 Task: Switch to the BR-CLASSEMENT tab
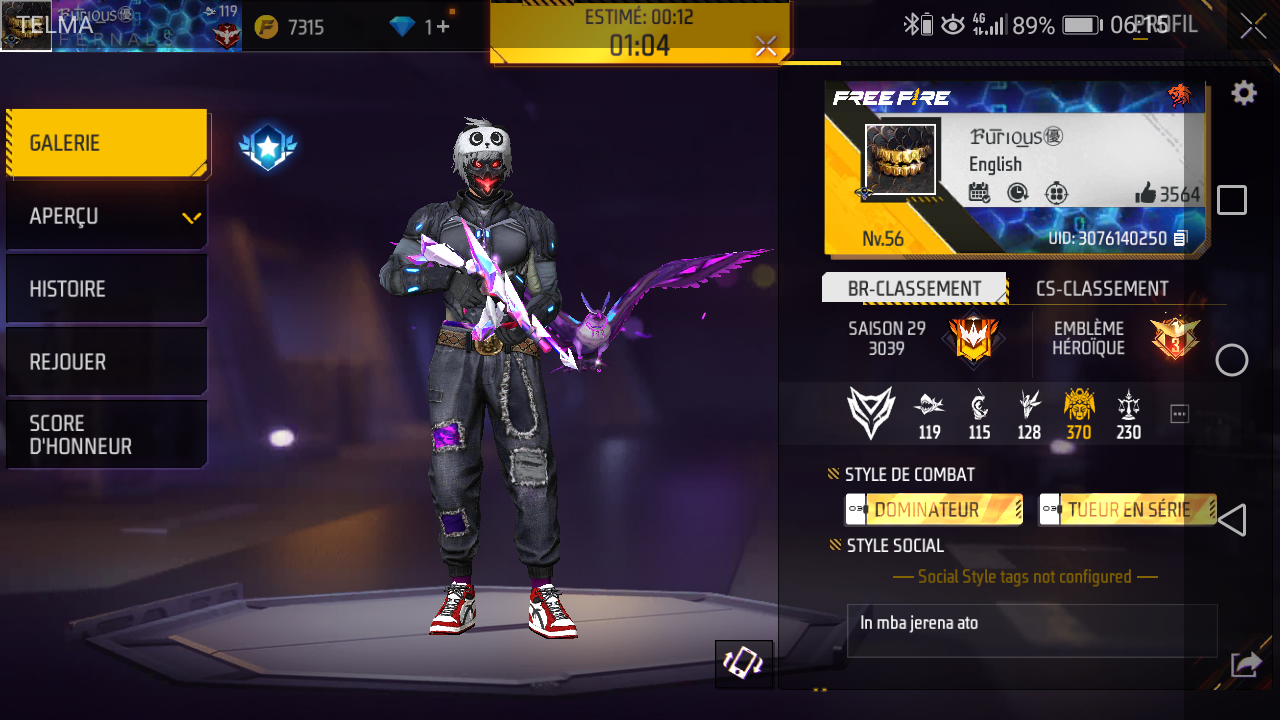coord(914,289)
